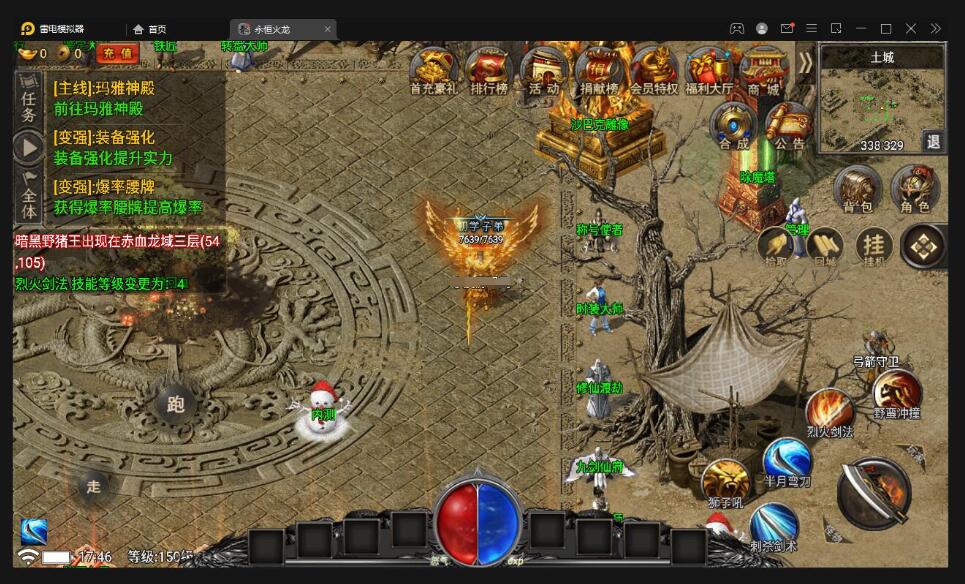
Task: Open the 商城 shop
Action: click(x=763, y=70)
